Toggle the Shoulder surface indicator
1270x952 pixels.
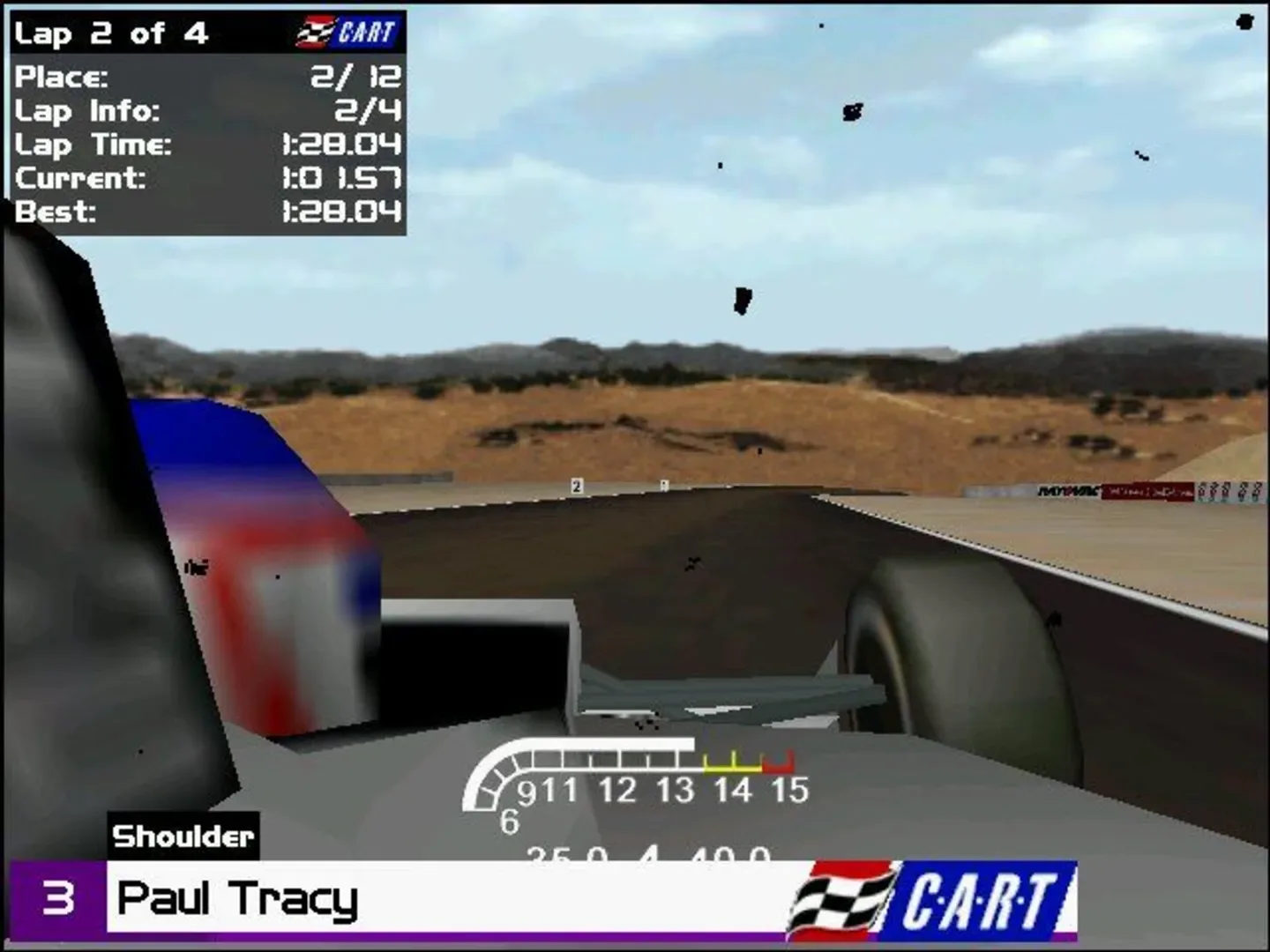183,836
